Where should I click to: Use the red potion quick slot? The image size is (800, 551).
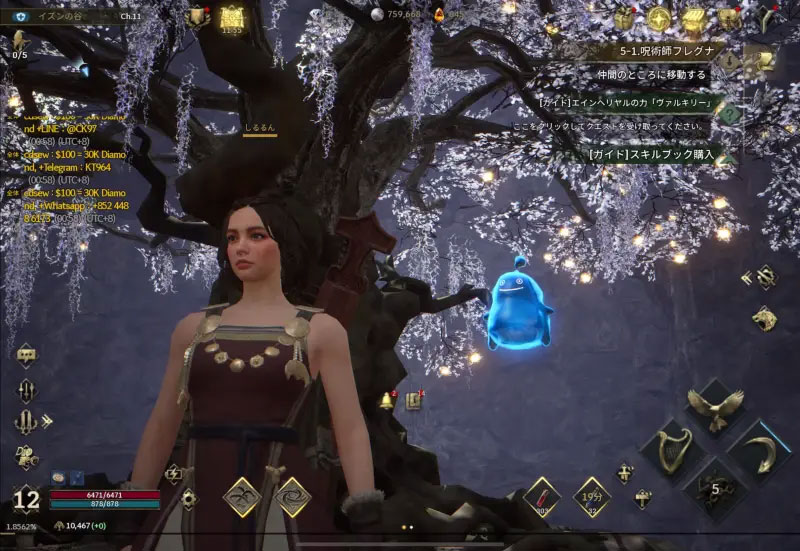(542, 495)
